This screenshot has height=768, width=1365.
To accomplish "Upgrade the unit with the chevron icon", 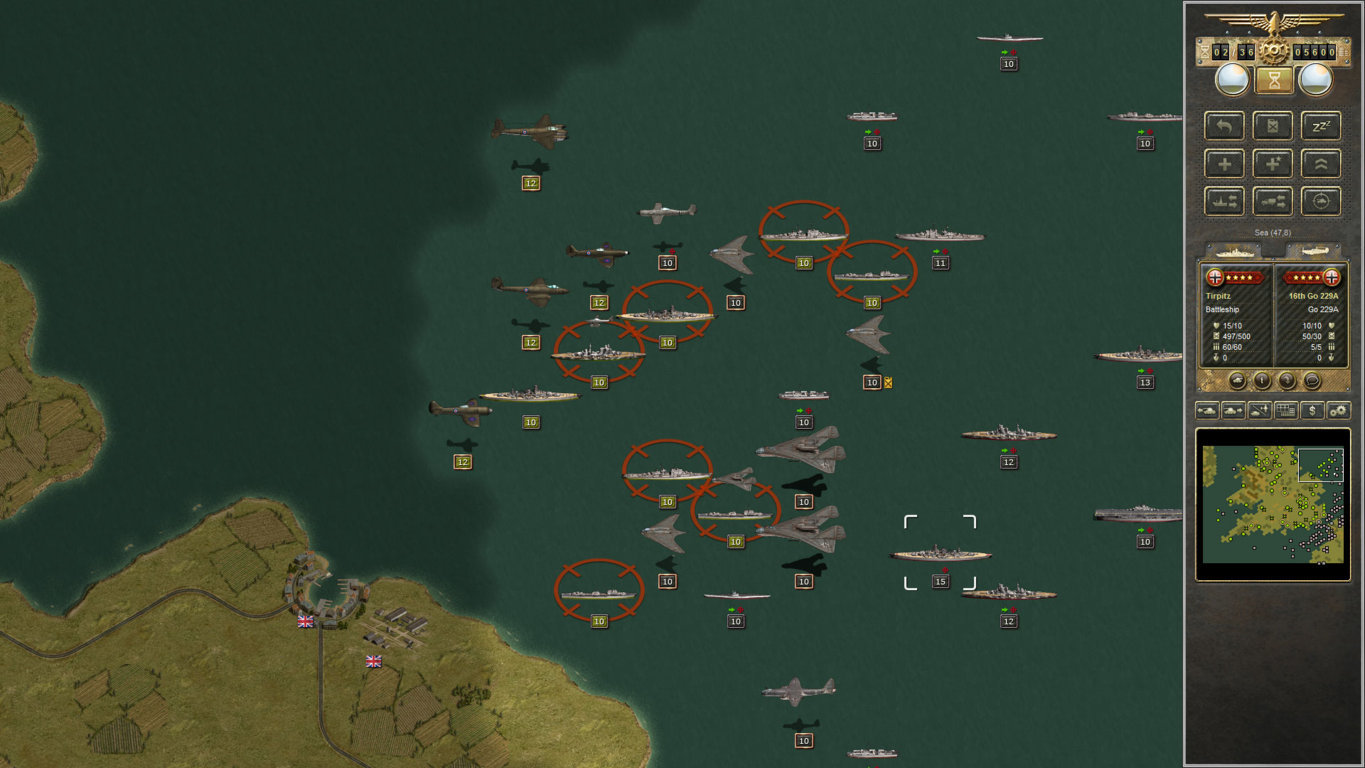I will point(1322,163).
